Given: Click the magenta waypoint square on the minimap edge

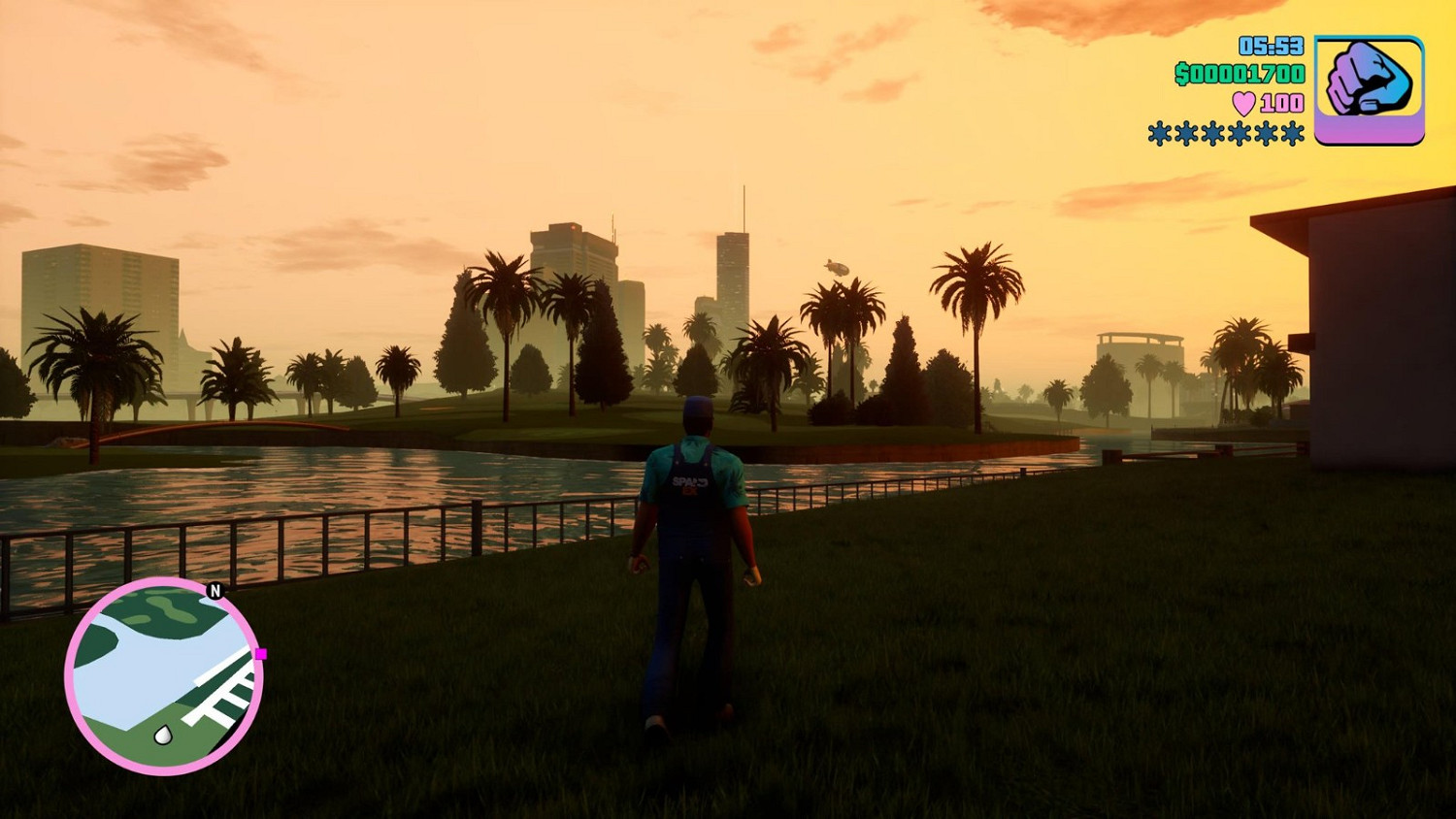Looking at the screenshot, I should coord(260,654).
